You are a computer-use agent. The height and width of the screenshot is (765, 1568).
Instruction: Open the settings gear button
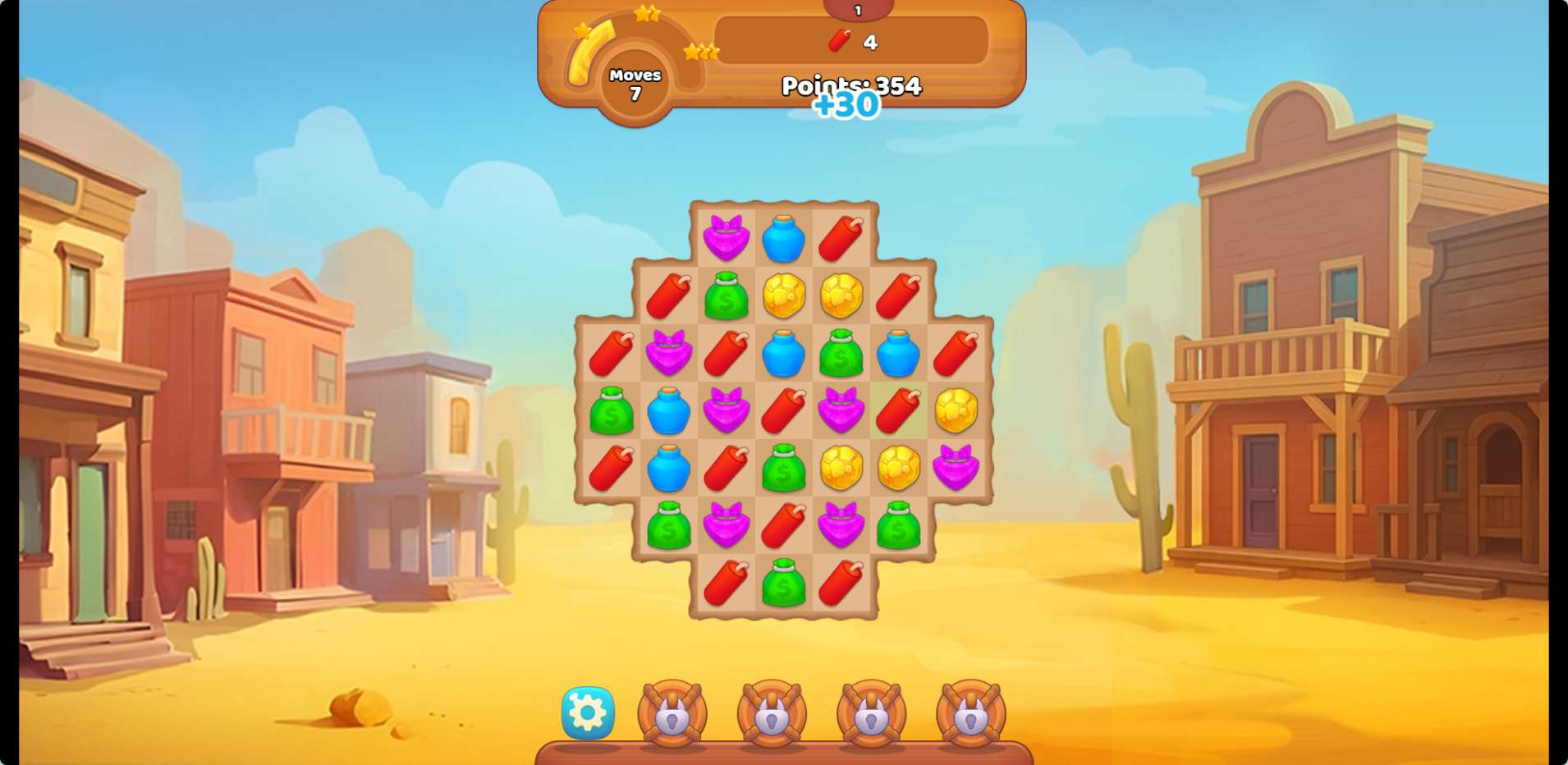pyautogui.click(x=588, y=712)
